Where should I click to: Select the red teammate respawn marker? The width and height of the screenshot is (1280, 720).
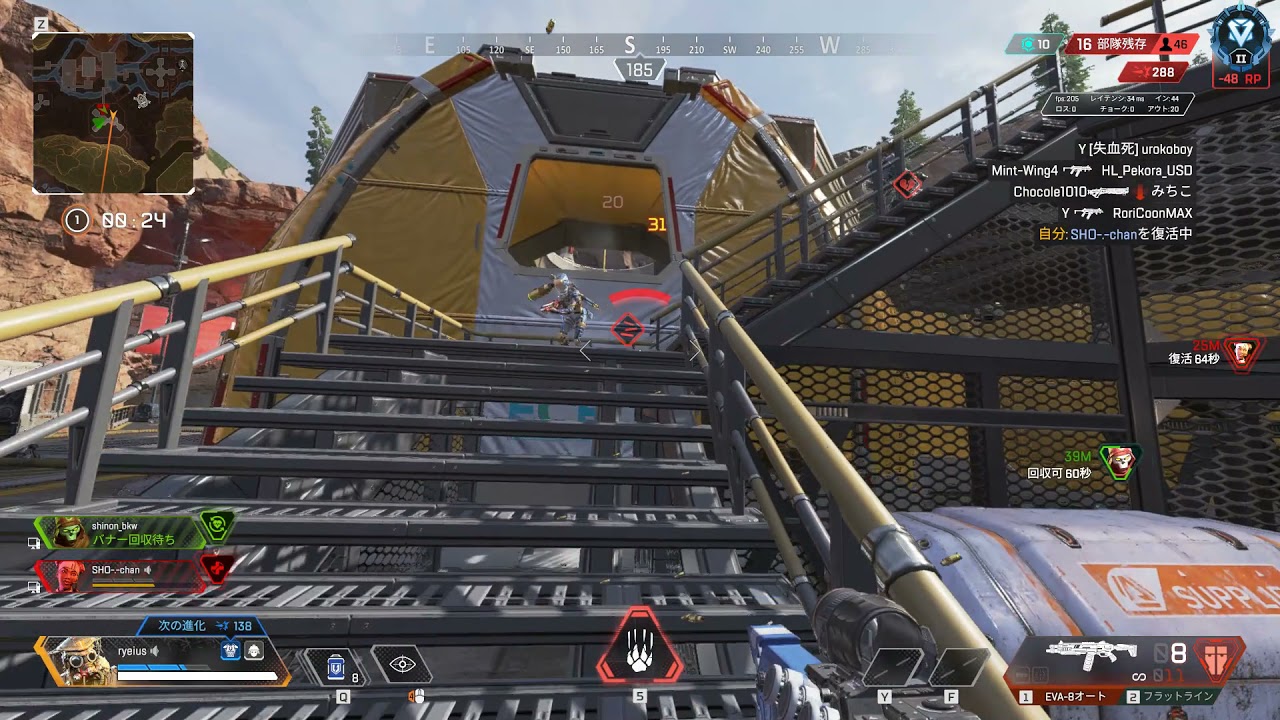pyautogui.click(x=1242, y=352)
